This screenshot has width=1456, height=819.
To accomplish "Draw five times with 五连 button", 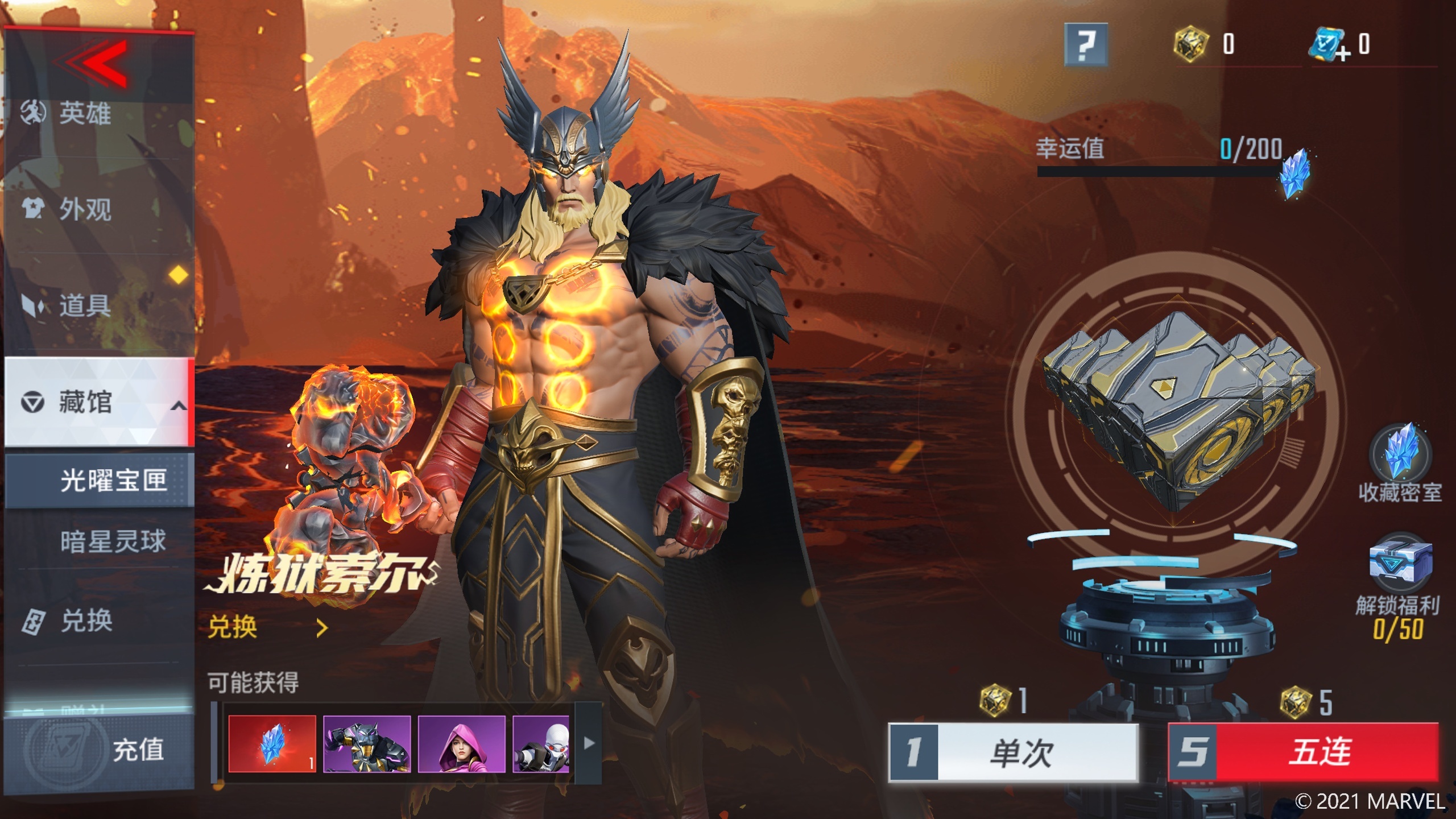I will [x=1303, y=752].
